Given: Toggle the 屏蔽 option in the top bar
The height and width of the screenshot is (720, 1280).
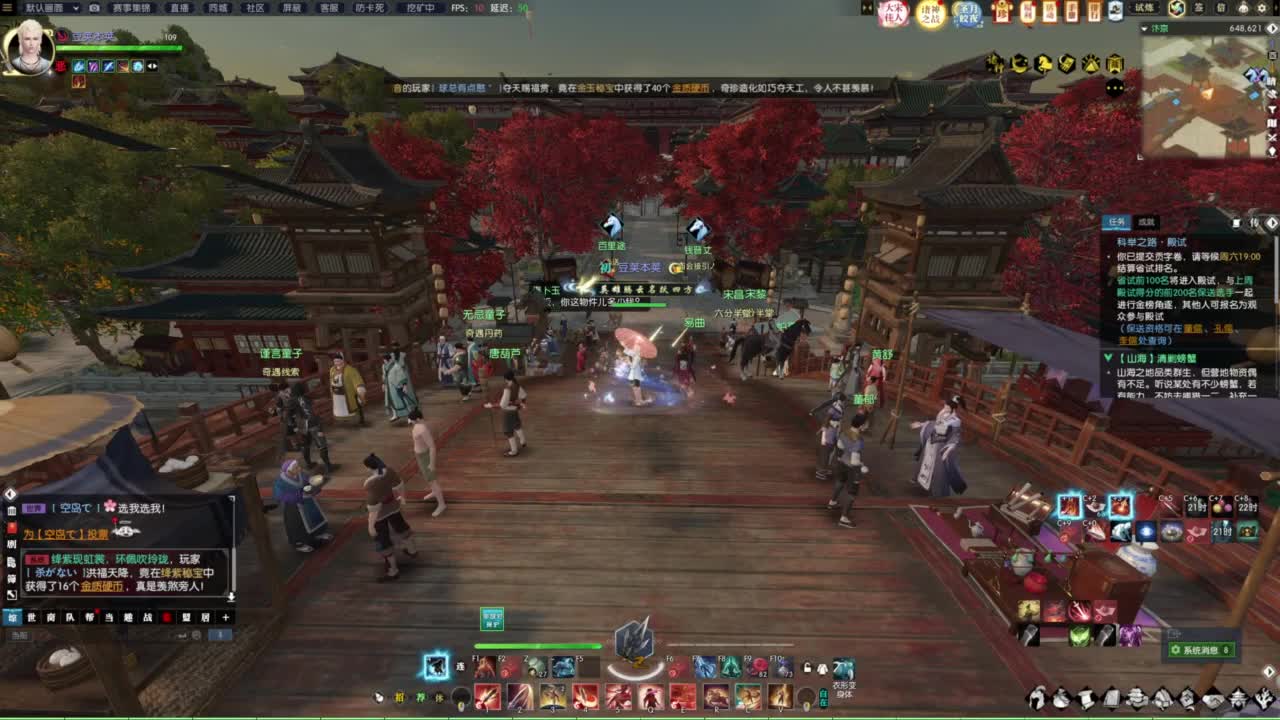Looking at the screenshot, I should 292,8.
